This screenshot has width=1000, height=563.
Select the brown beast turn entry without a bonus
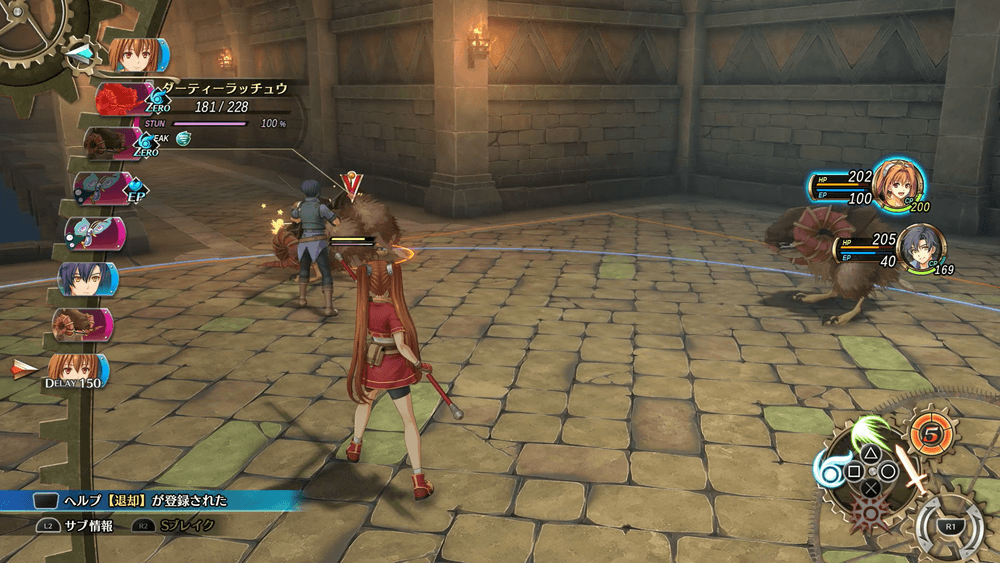coord(80,324)
